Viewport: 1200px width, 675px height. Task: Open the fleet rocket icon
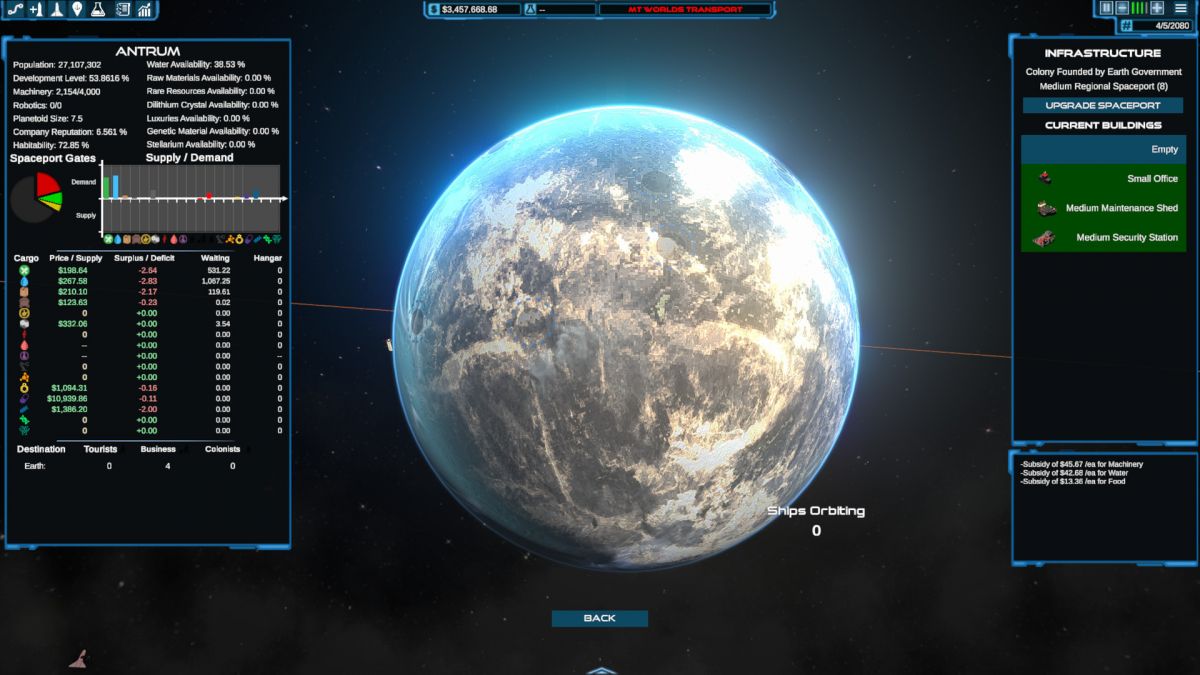tap(57, 10)
